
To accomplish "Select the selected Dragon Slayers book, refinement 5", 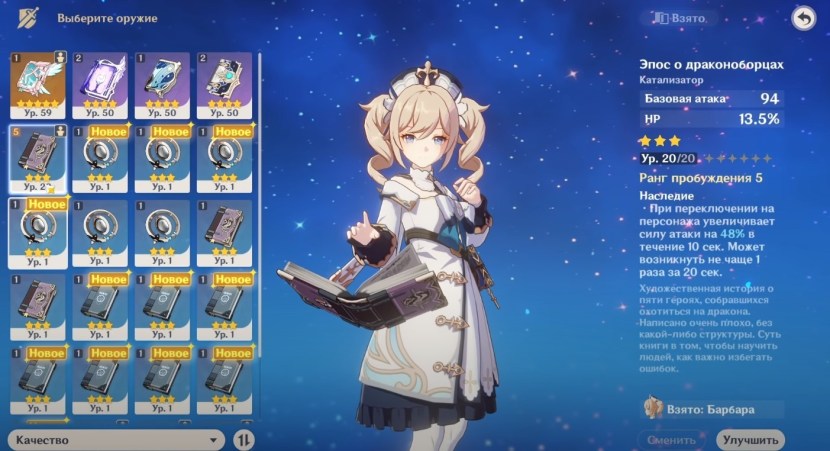I will pyautogui.click(x=37, y=156).
